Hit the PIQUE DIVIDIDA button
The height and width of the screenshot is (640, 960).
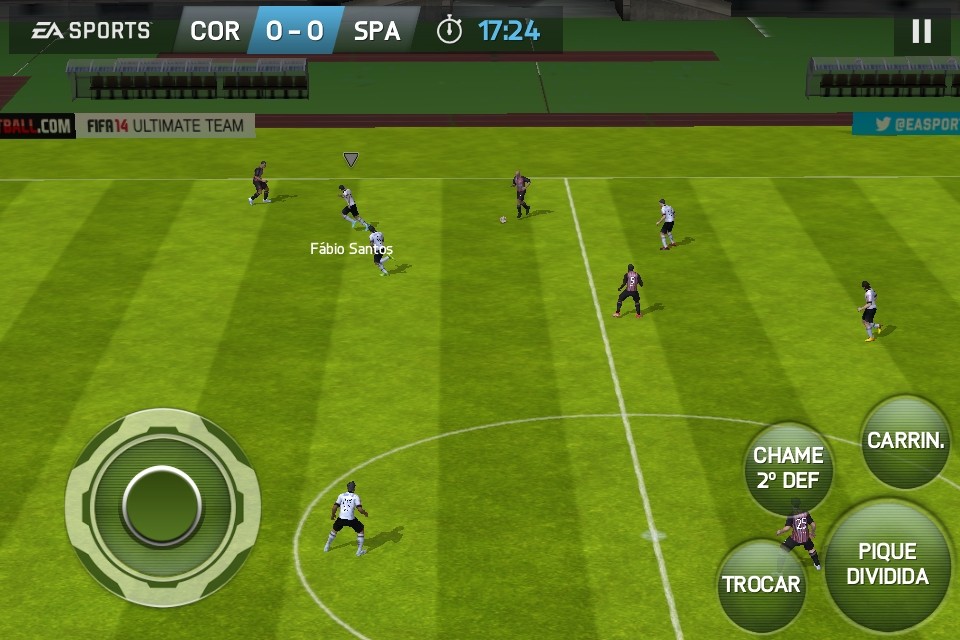coord(887,565)
